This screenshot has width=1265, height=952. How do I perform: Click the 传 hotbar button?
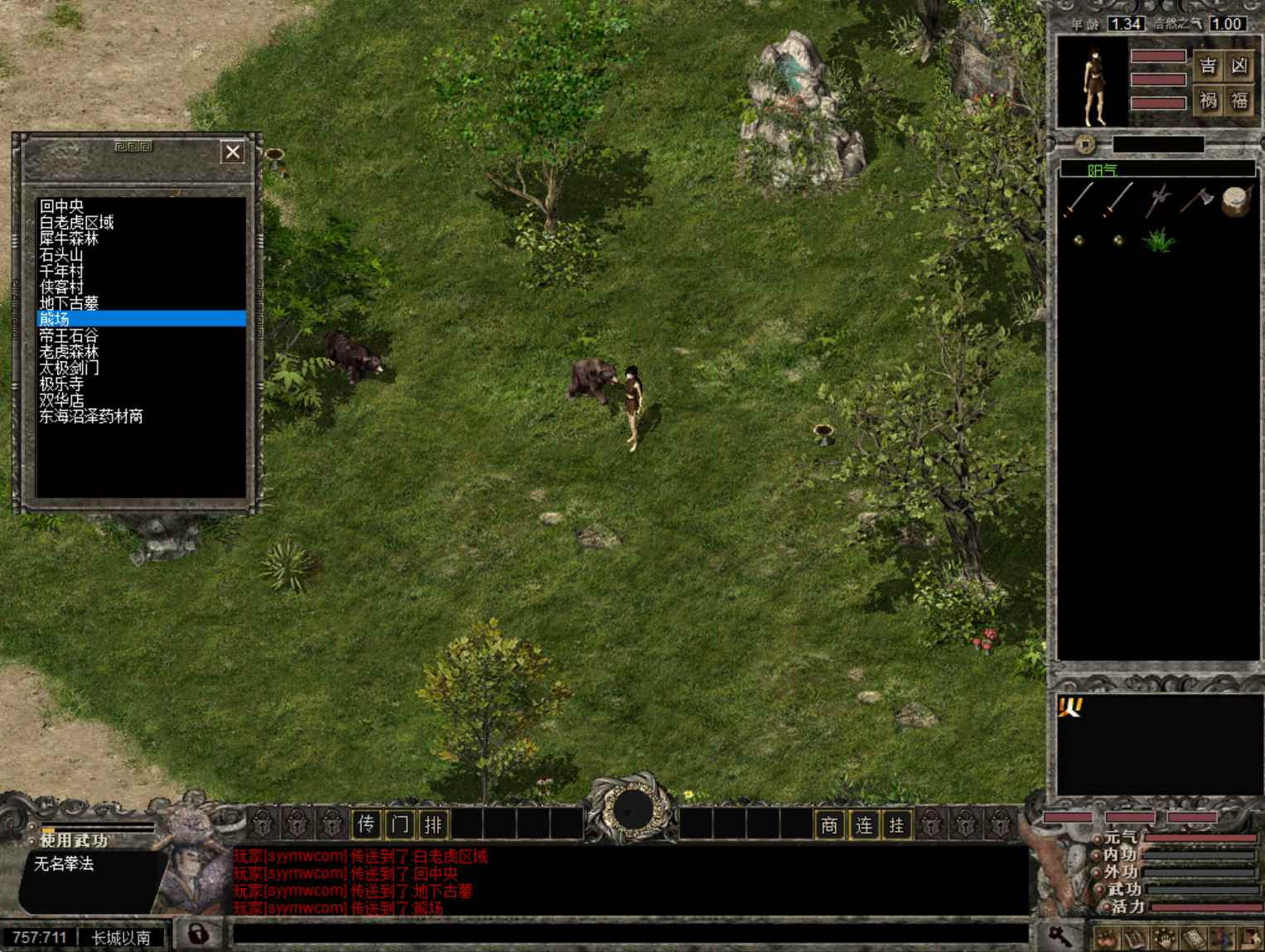click(x=366, y=824)
